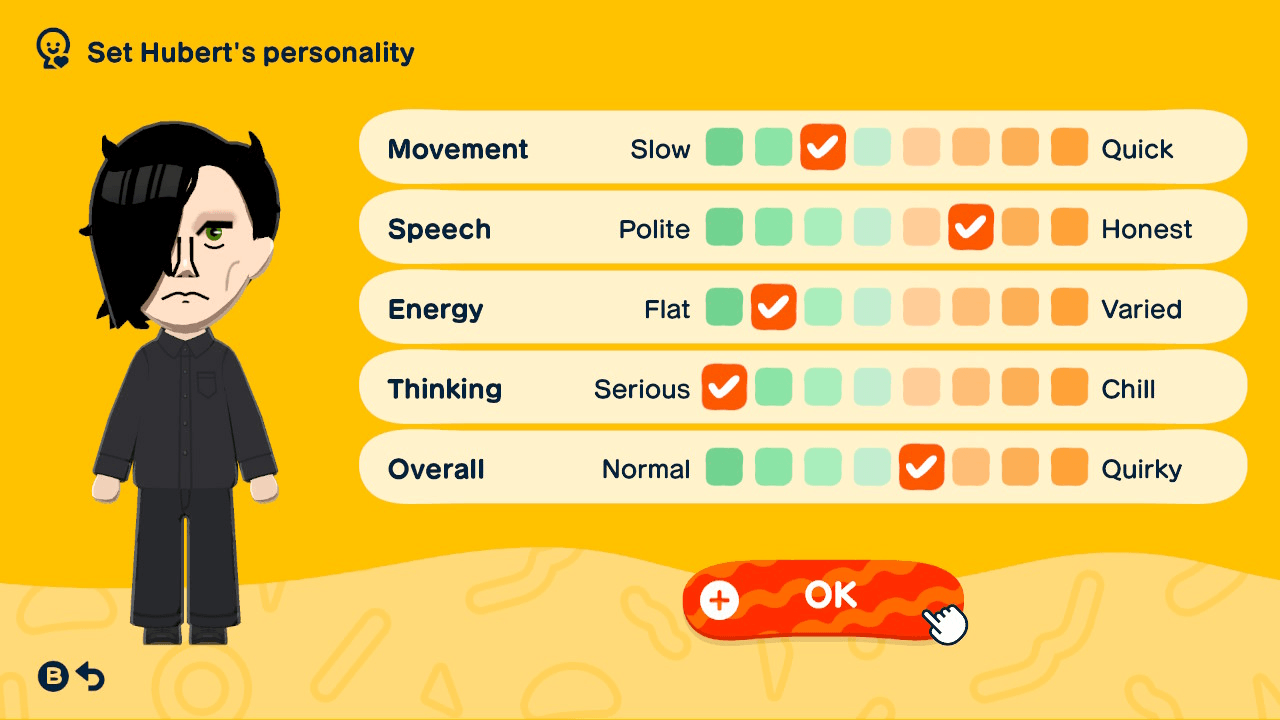1280x720 pixels.
Task: Click the Movement label
Action: point(458,148)
